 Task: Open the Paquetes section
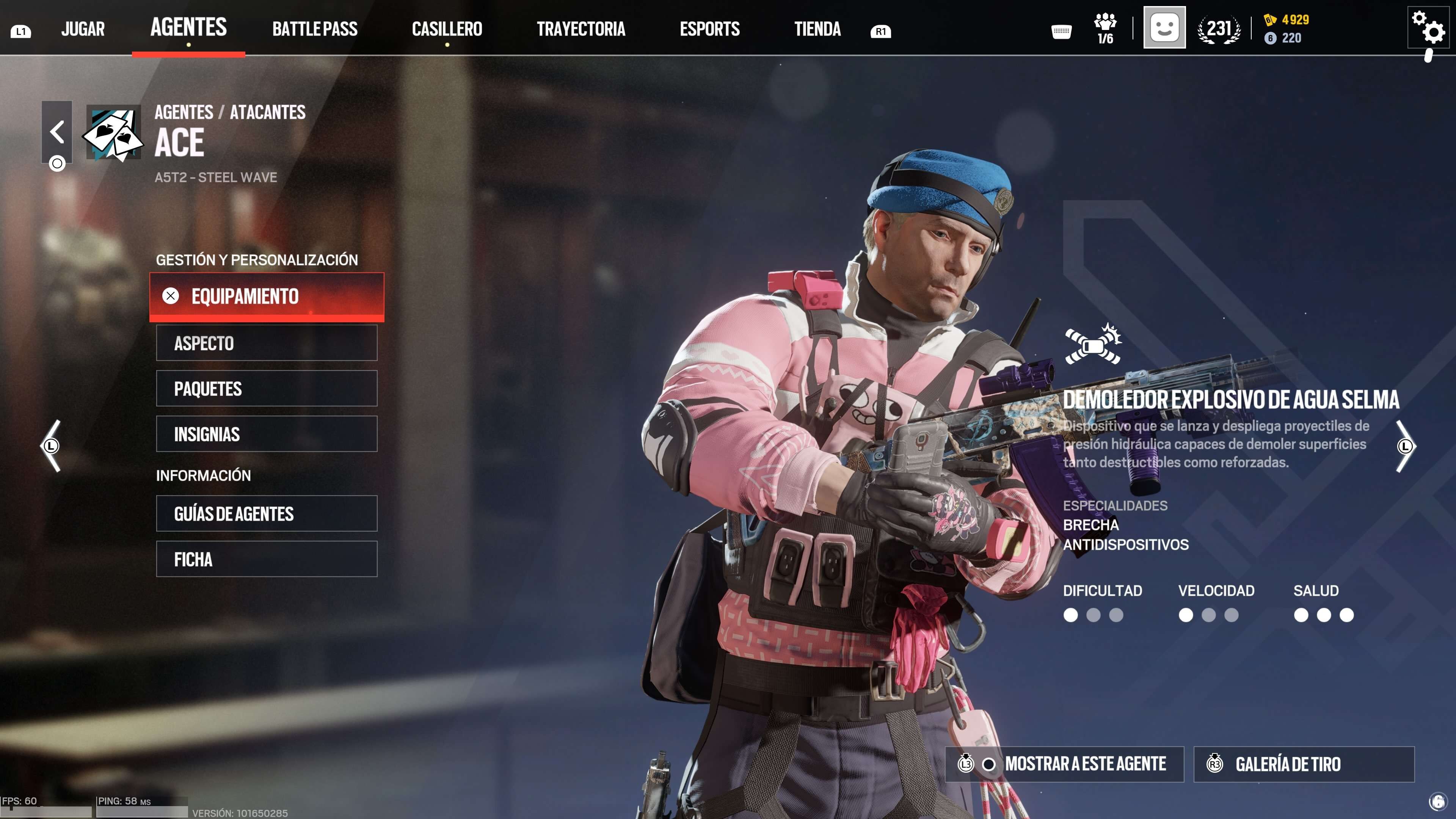267,389
